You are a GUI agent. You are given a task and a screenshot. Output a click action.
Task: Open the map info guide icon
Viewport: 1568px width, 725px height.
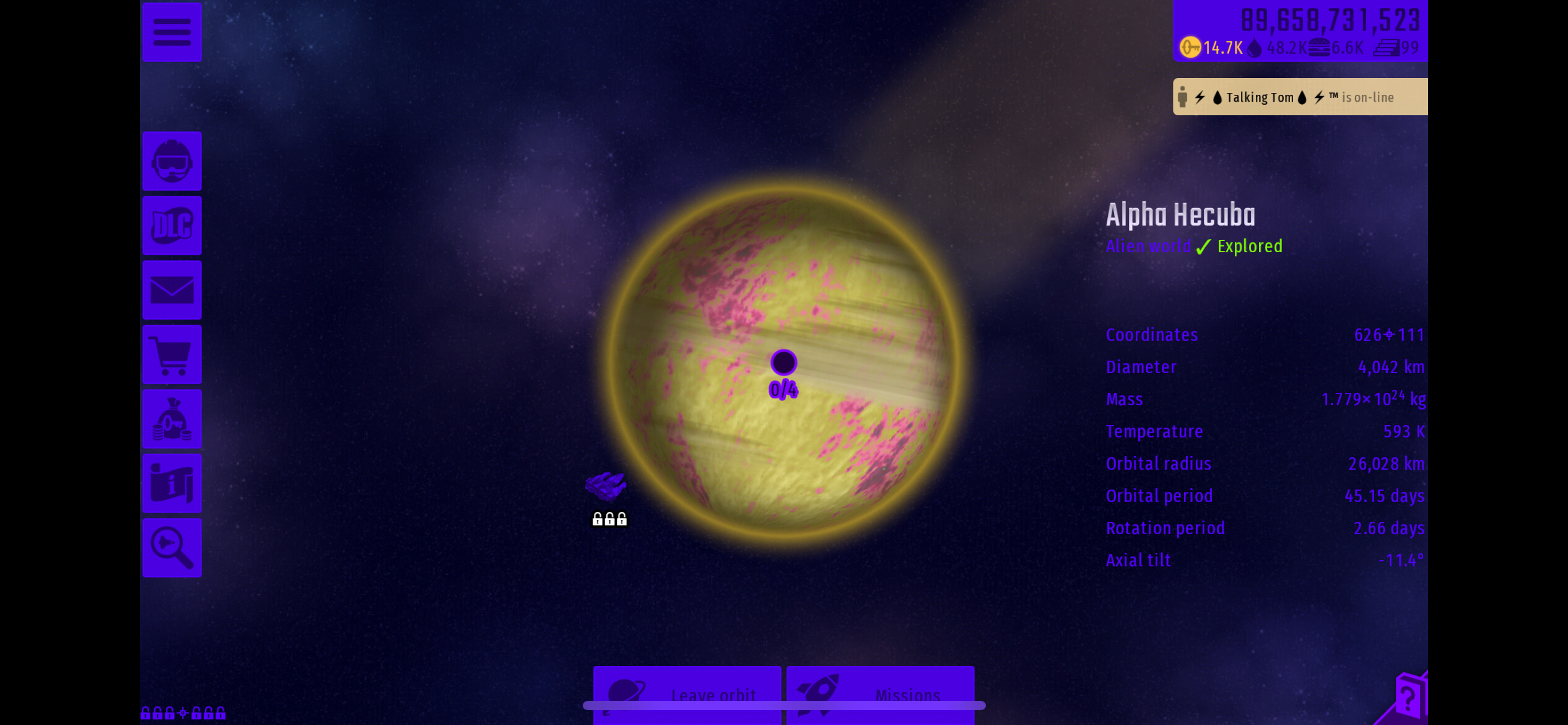[x=172, y=483]
